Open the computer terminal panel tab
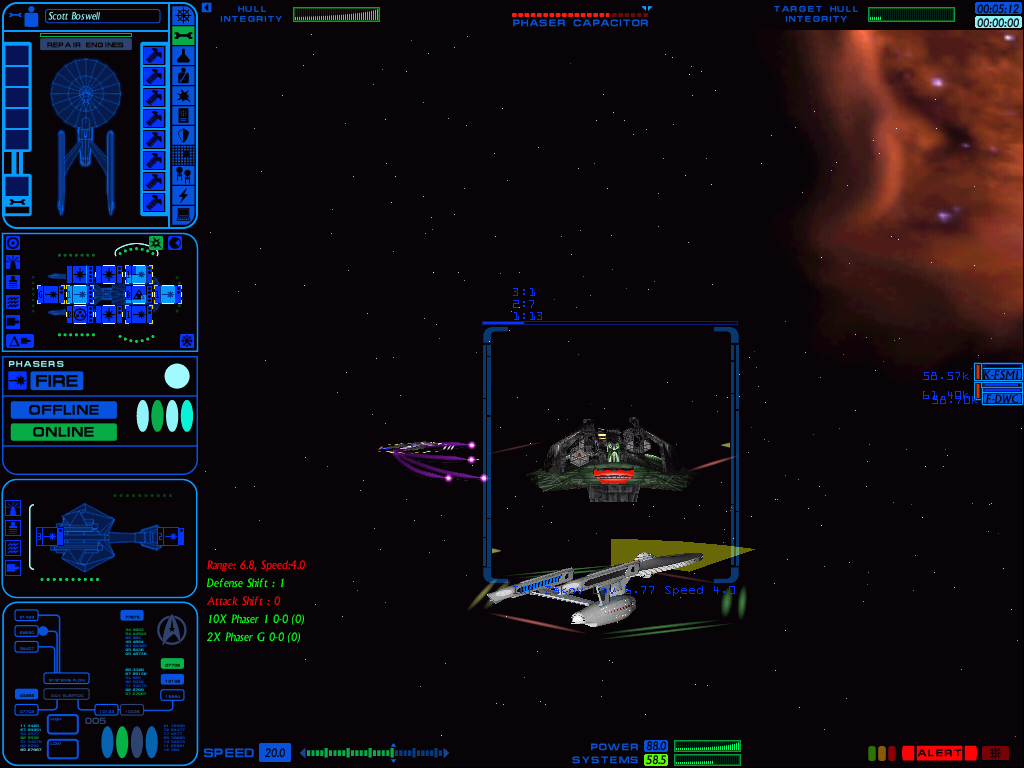Screen dimensions: 1024x768 click(x=183, y=215)
